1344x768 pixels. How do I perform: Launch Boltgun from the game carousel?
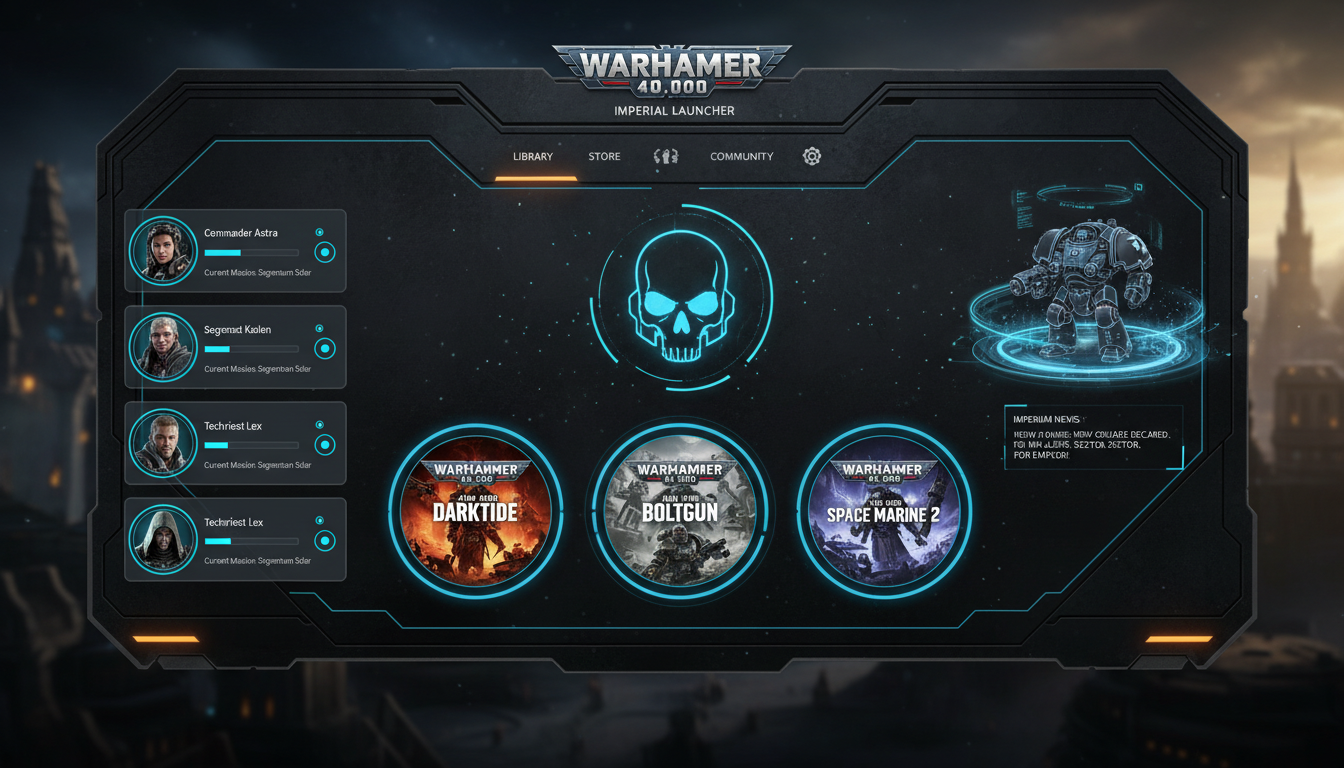click(680, 511)
